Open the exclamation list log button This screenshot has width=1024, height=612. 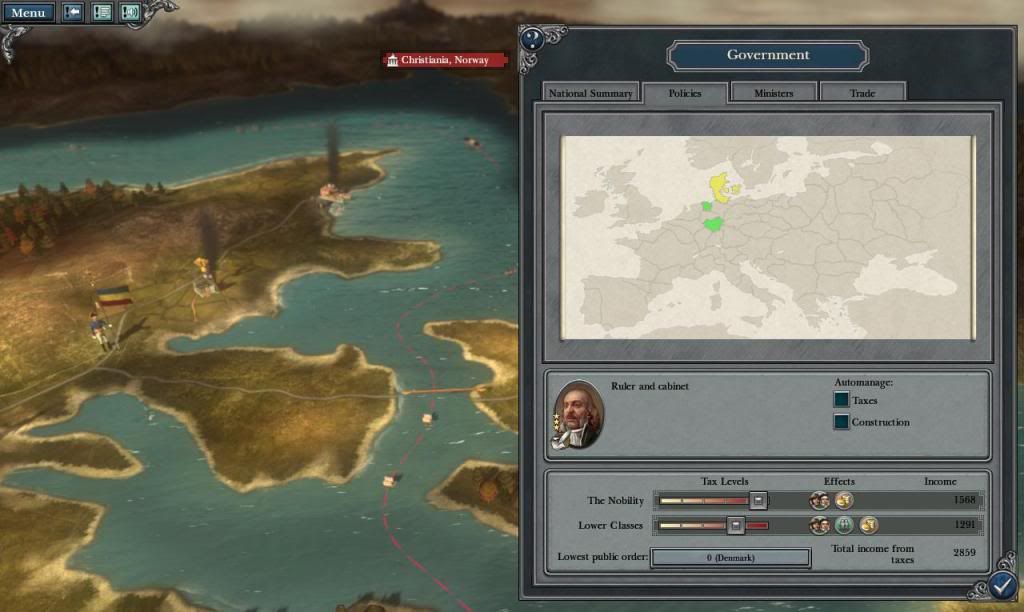pyautogui.click(x=102, y=13)
